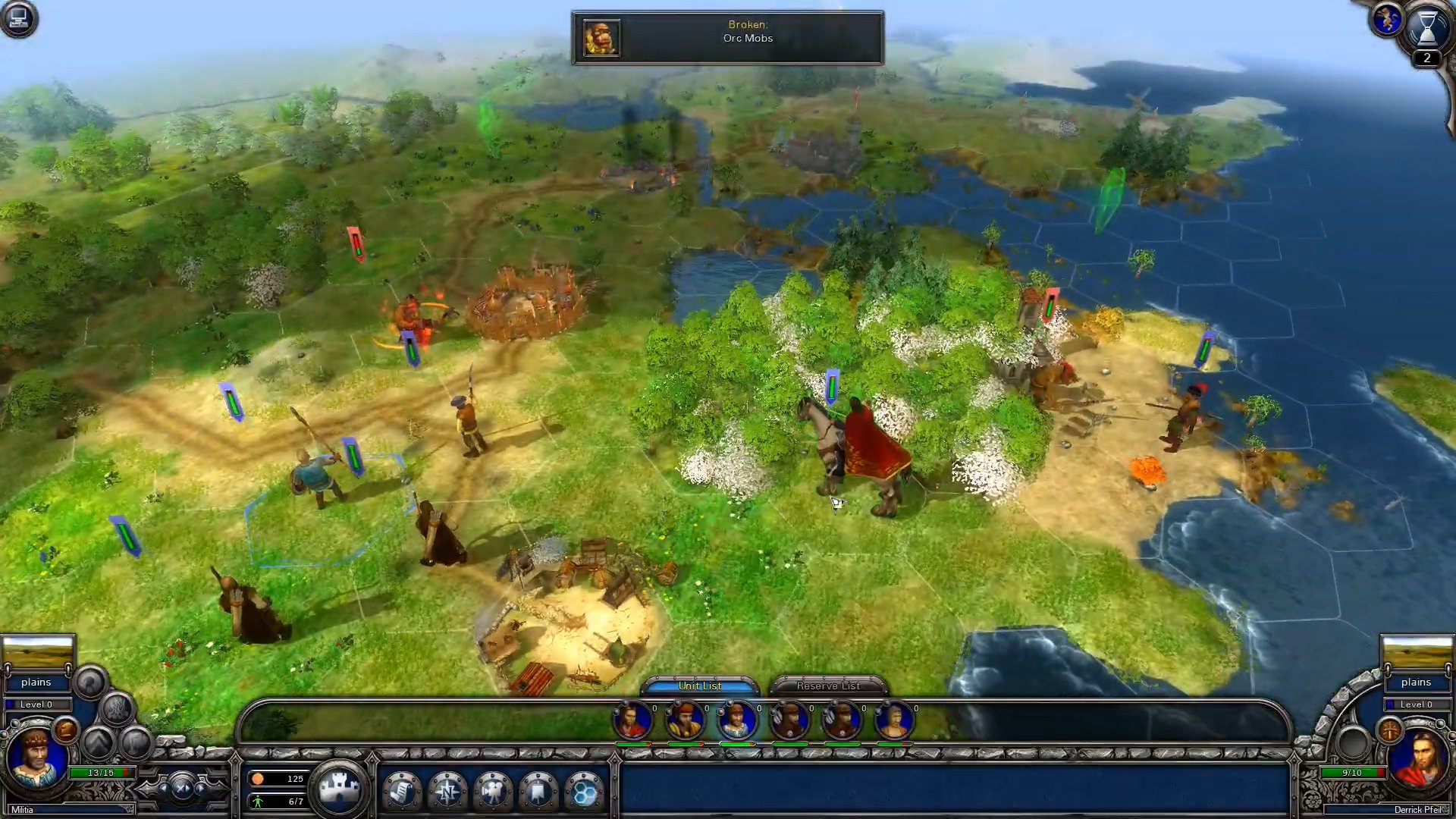This screenshot has height=819, width=1456.
Task: Open the scroll and quill log button
Action: coord(402,792)
